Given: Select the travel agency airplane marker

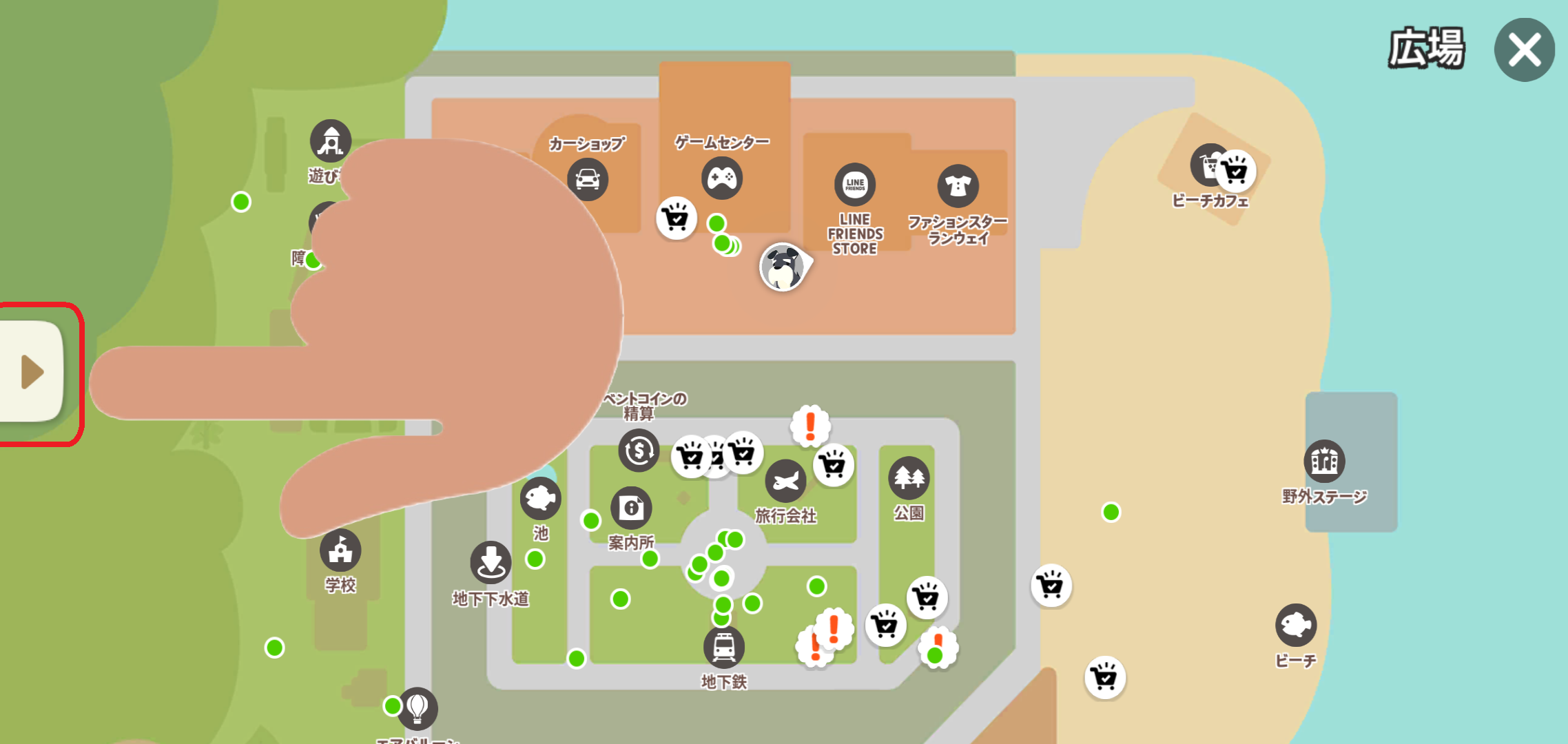Looking at the screenshot, I should coord(785,481).
